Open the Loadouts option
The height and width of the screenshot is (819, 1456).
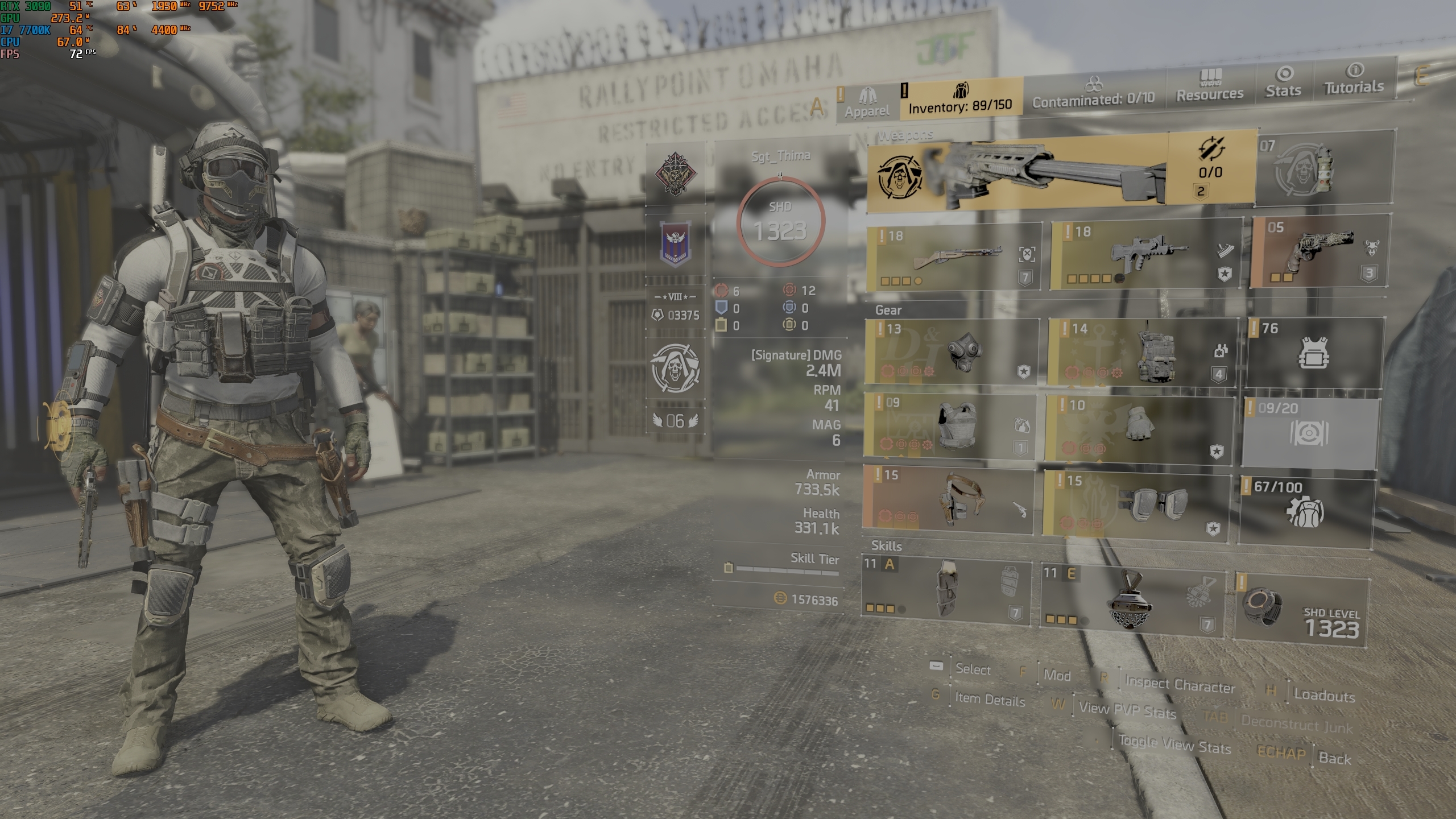pos(1323,695)
